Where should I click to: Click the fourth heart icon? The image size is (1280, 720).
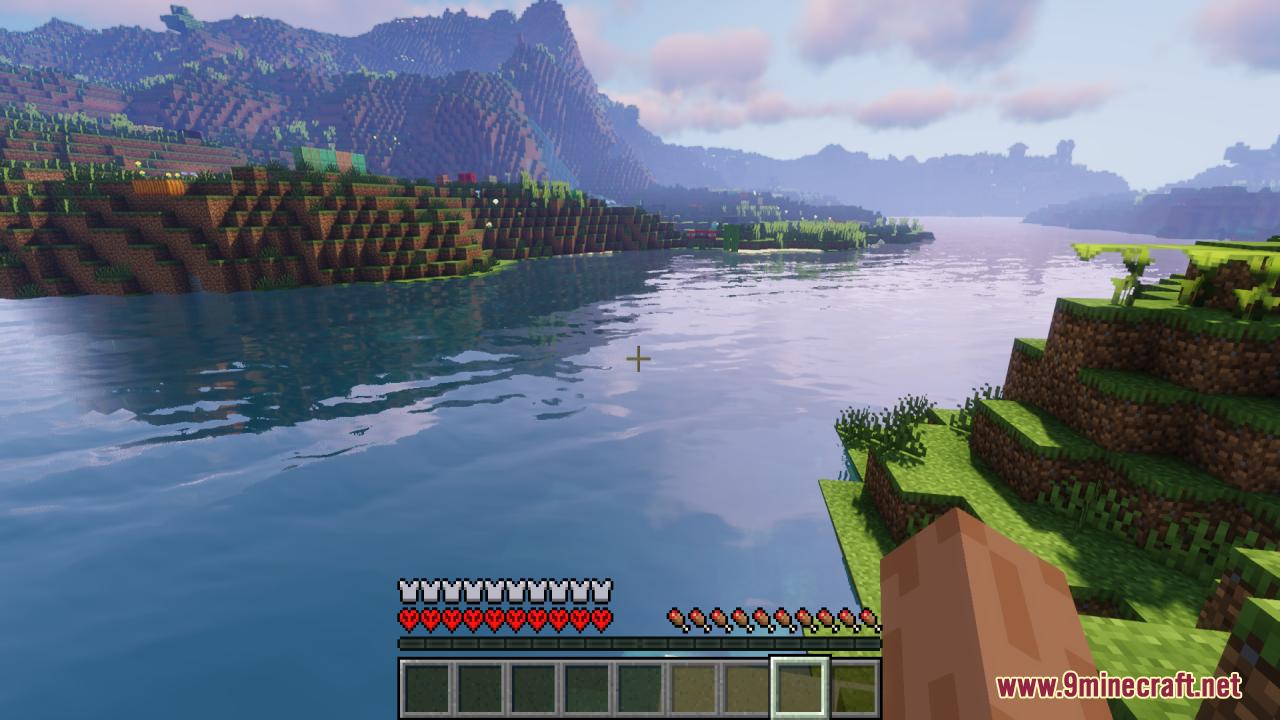[471, 617]
